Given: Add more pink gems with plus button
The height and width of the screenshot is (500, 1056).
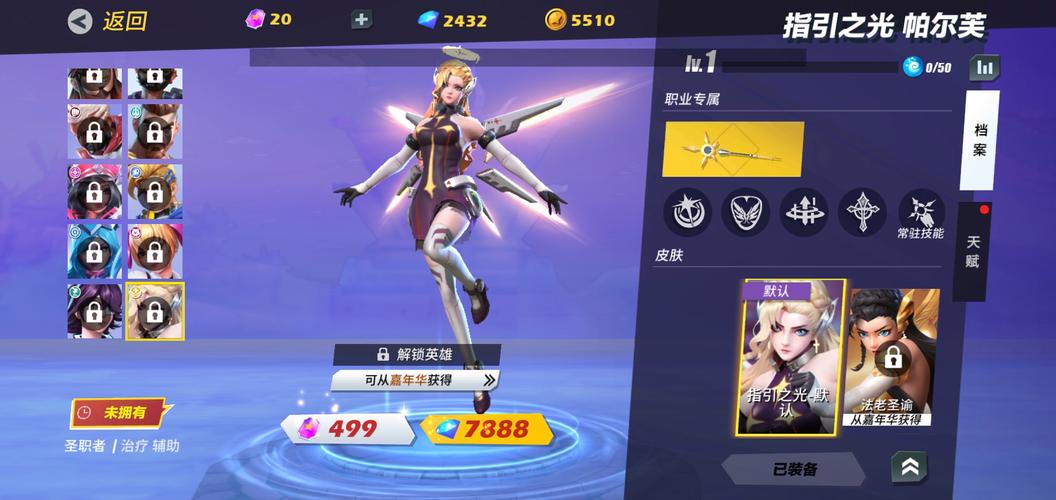Looking at the screenshot, I should (362, 20).
